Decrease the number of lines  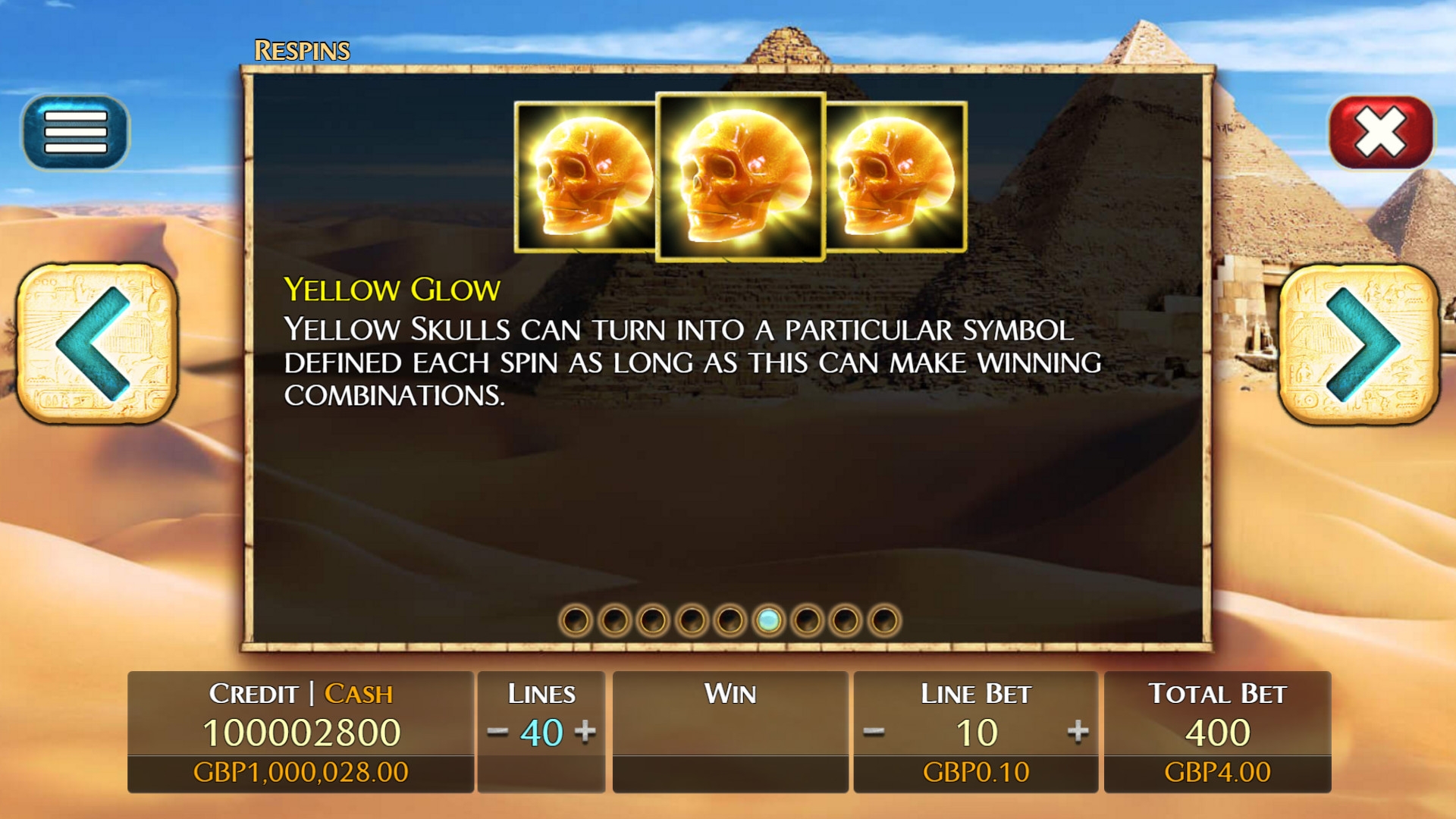tap(497, 732)
